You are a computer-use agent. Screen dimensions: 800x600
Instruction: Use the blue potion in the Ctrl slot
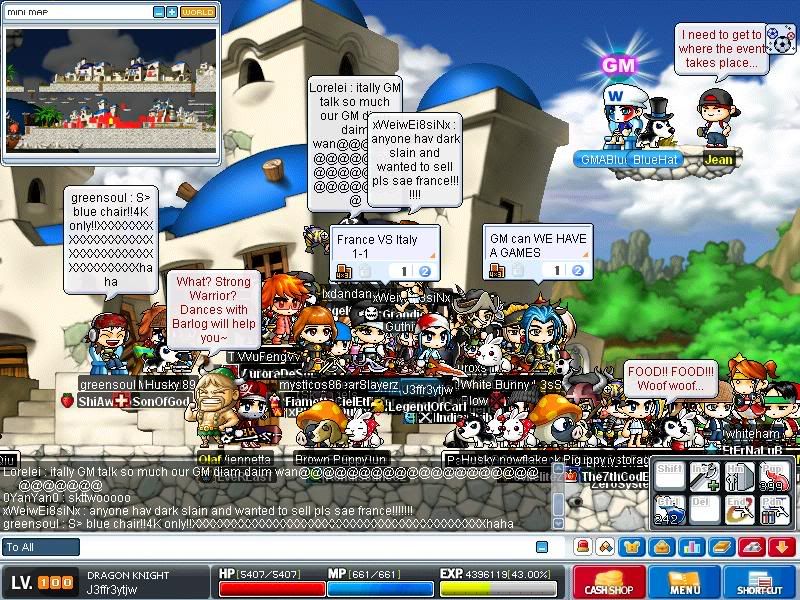[671, 509]
